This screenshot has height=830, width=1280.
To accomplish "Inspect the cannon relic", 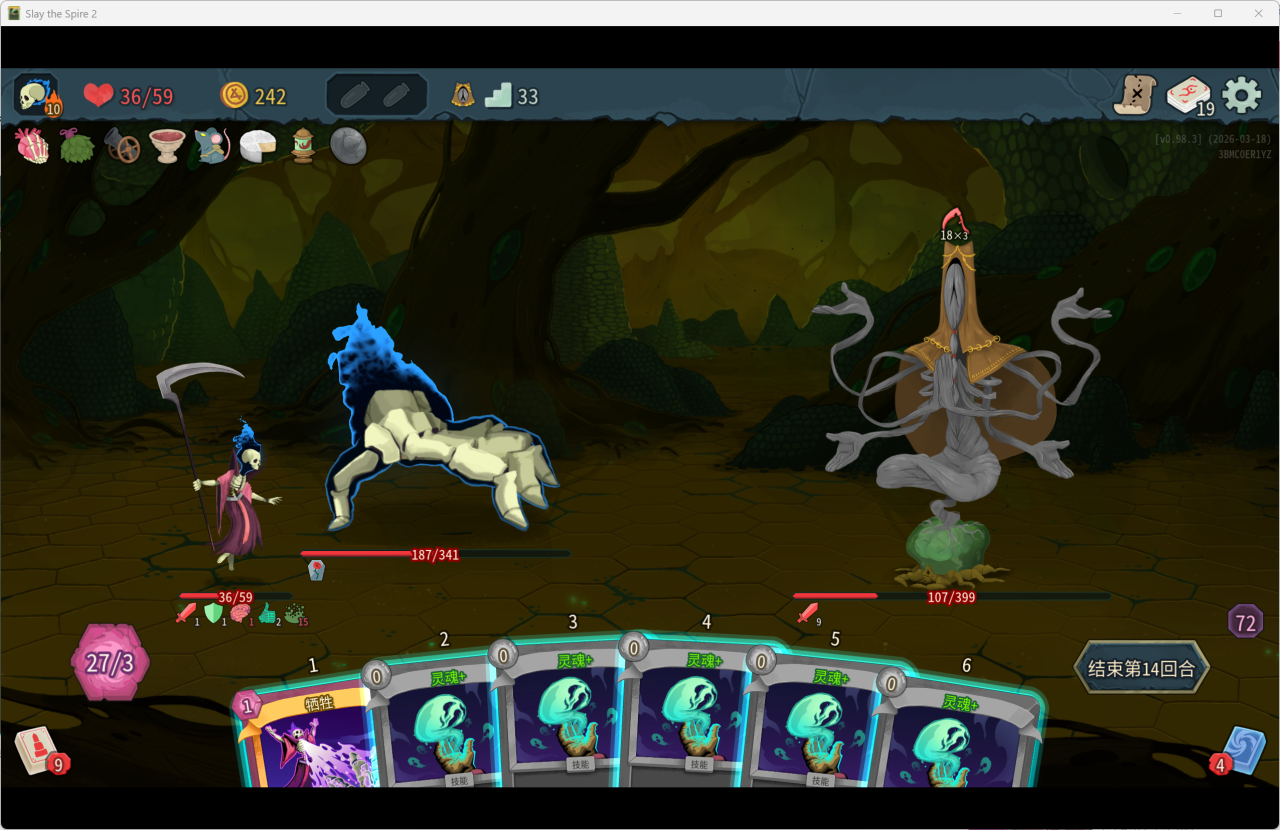I will tap(122, 146).
